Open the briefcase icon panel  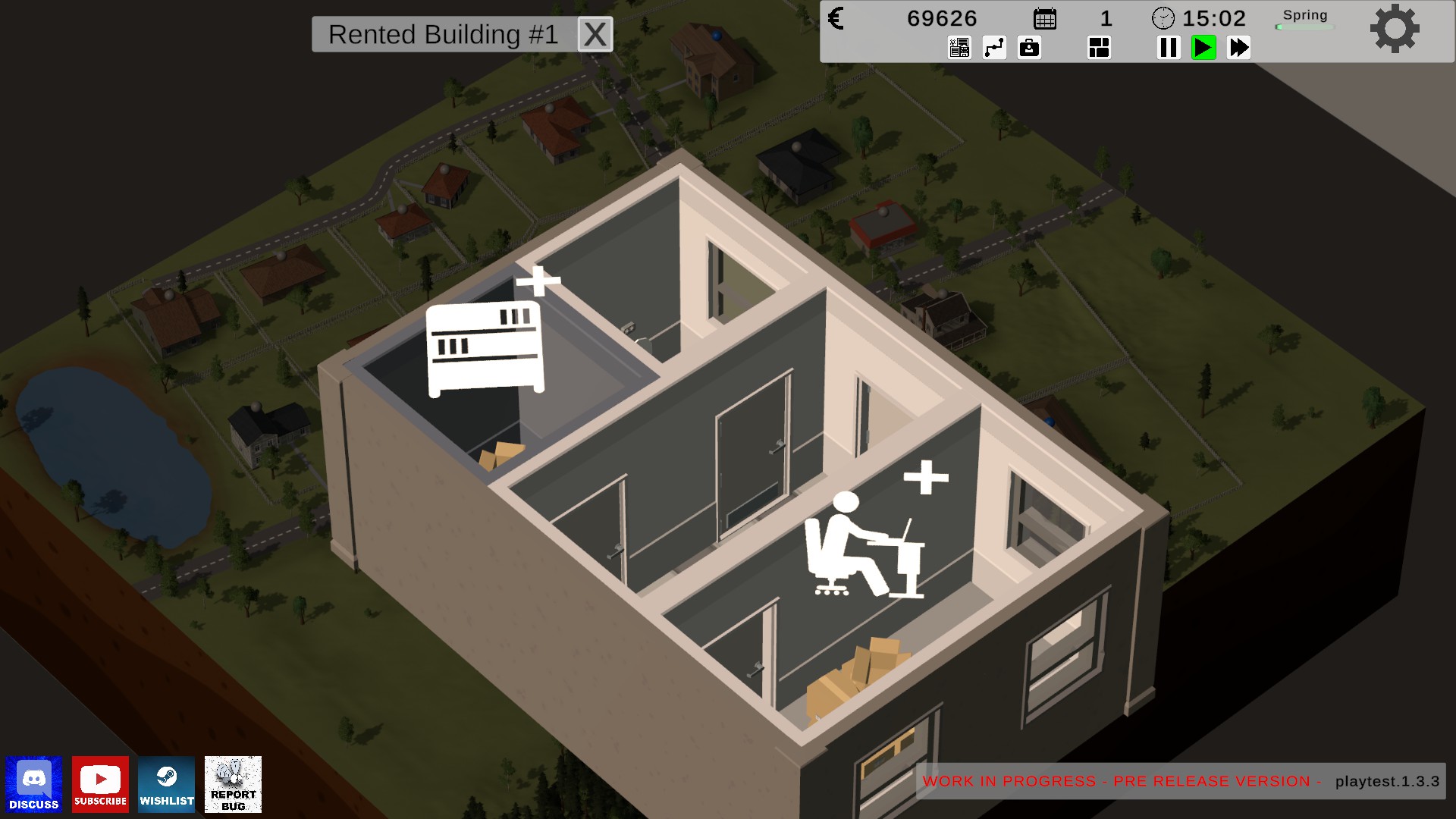click(1029, 48)
